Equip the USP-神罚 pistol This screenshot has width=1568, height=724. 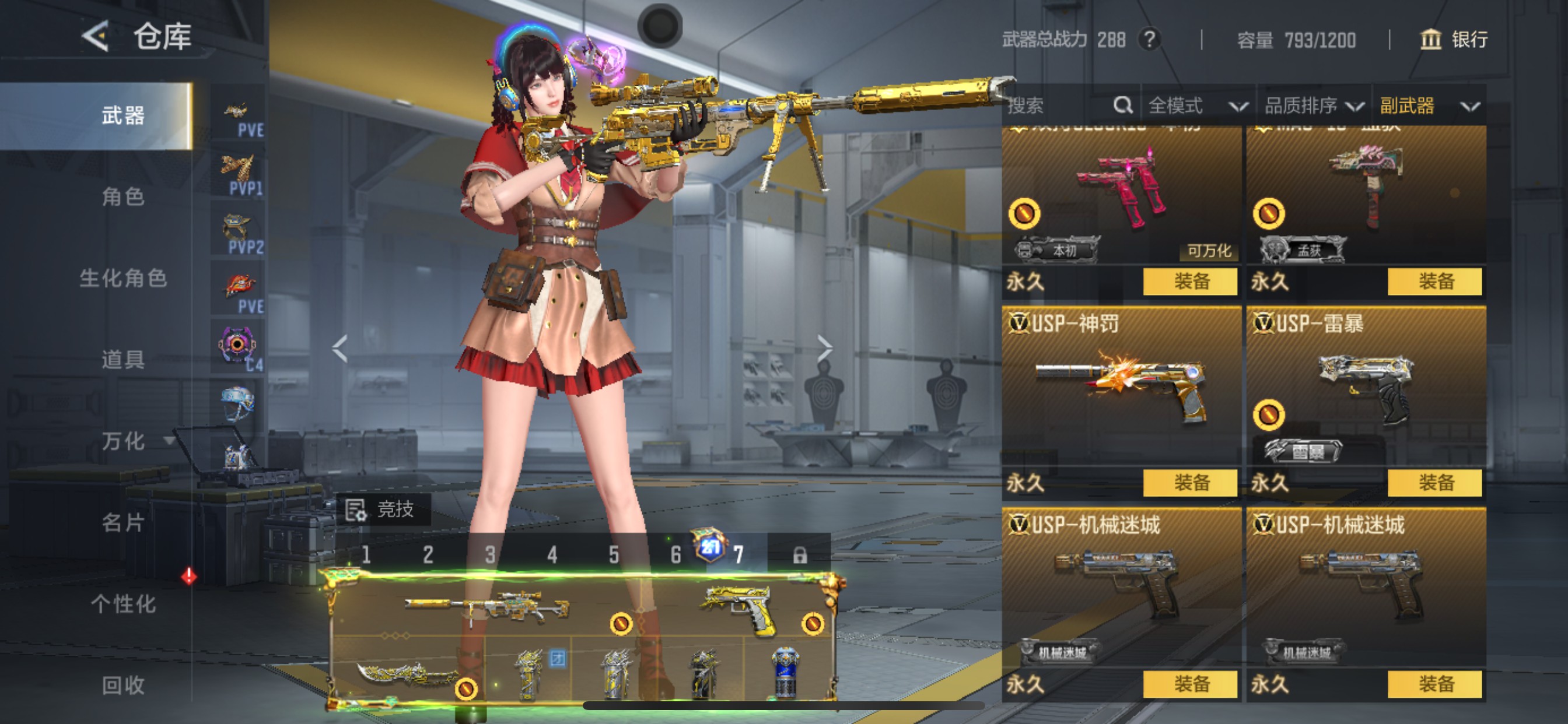click(x=1190, y=483)
